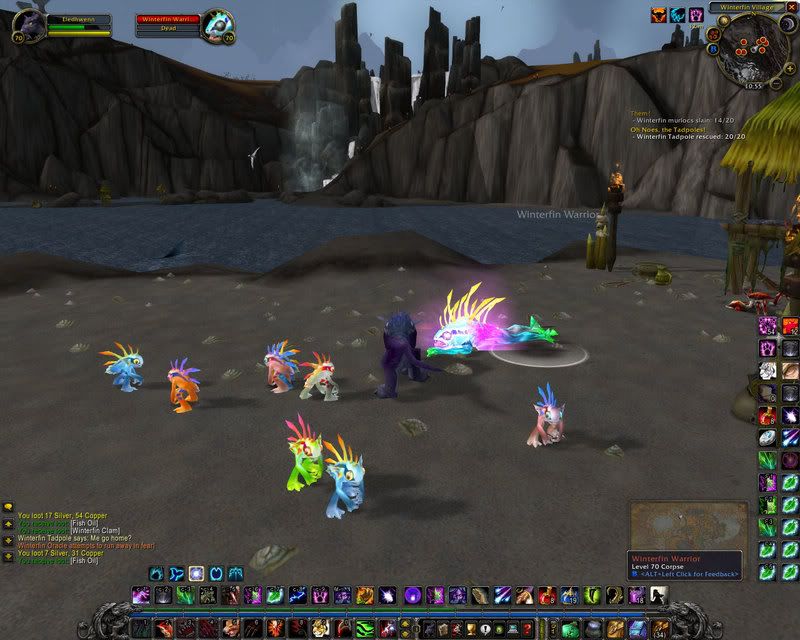
Task: Click the top chat bubble button beside chat log
Action: coord(8,508)
